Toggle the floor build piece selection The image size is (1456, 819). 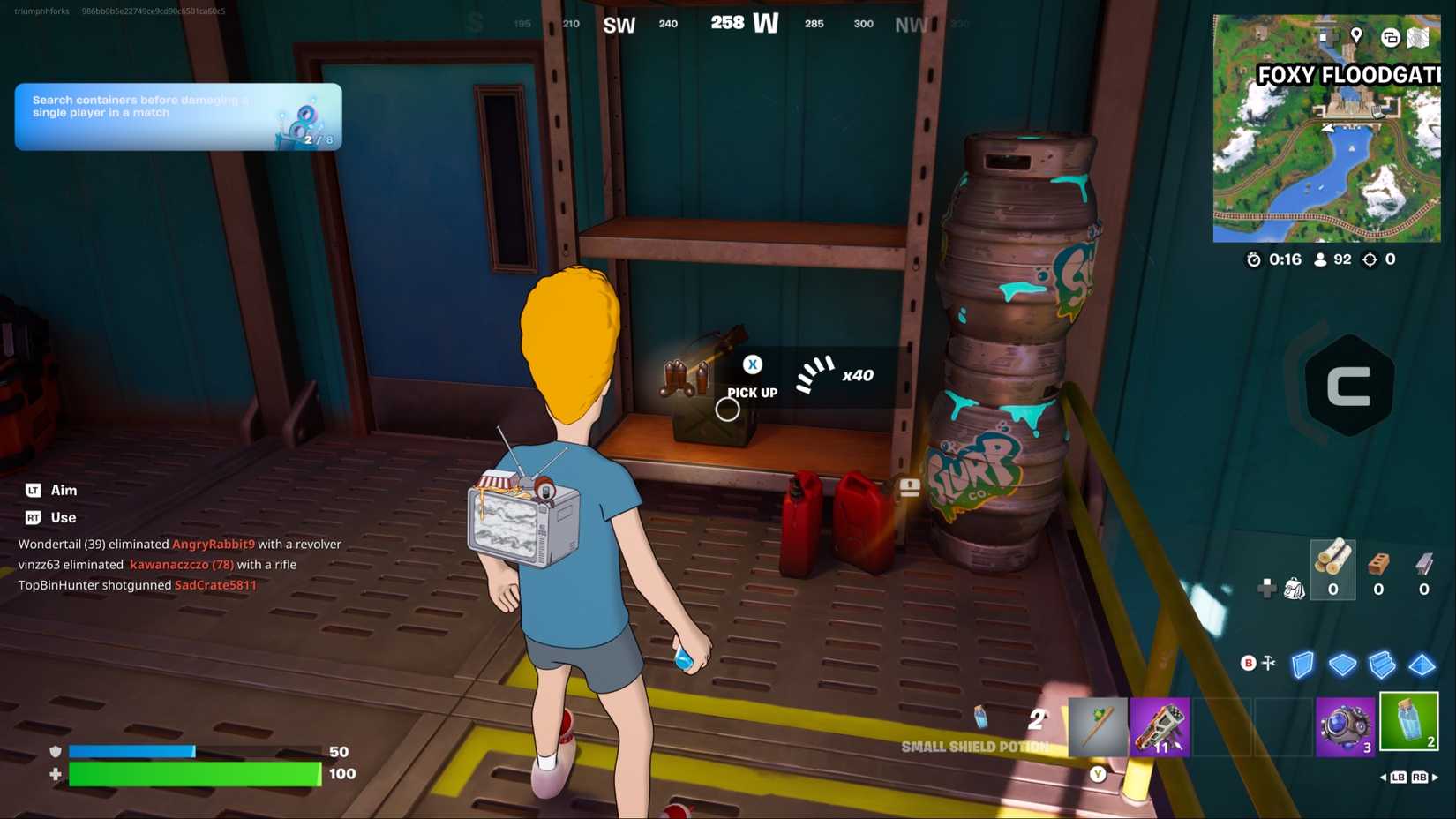1344,665
